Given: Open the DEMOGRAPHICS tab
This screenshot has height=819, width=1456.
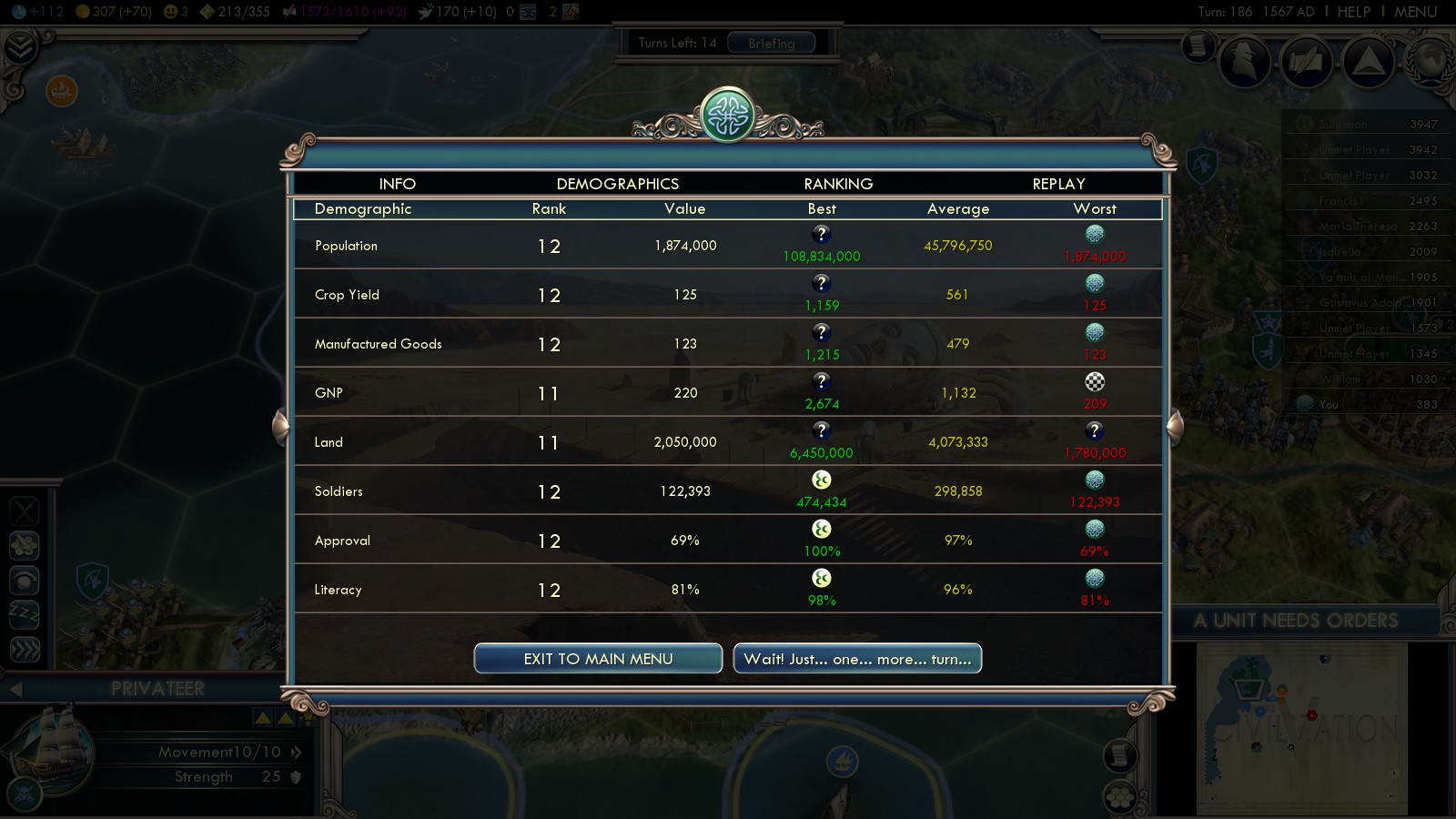Looking at the screenshot, I should tap(617, 184).
